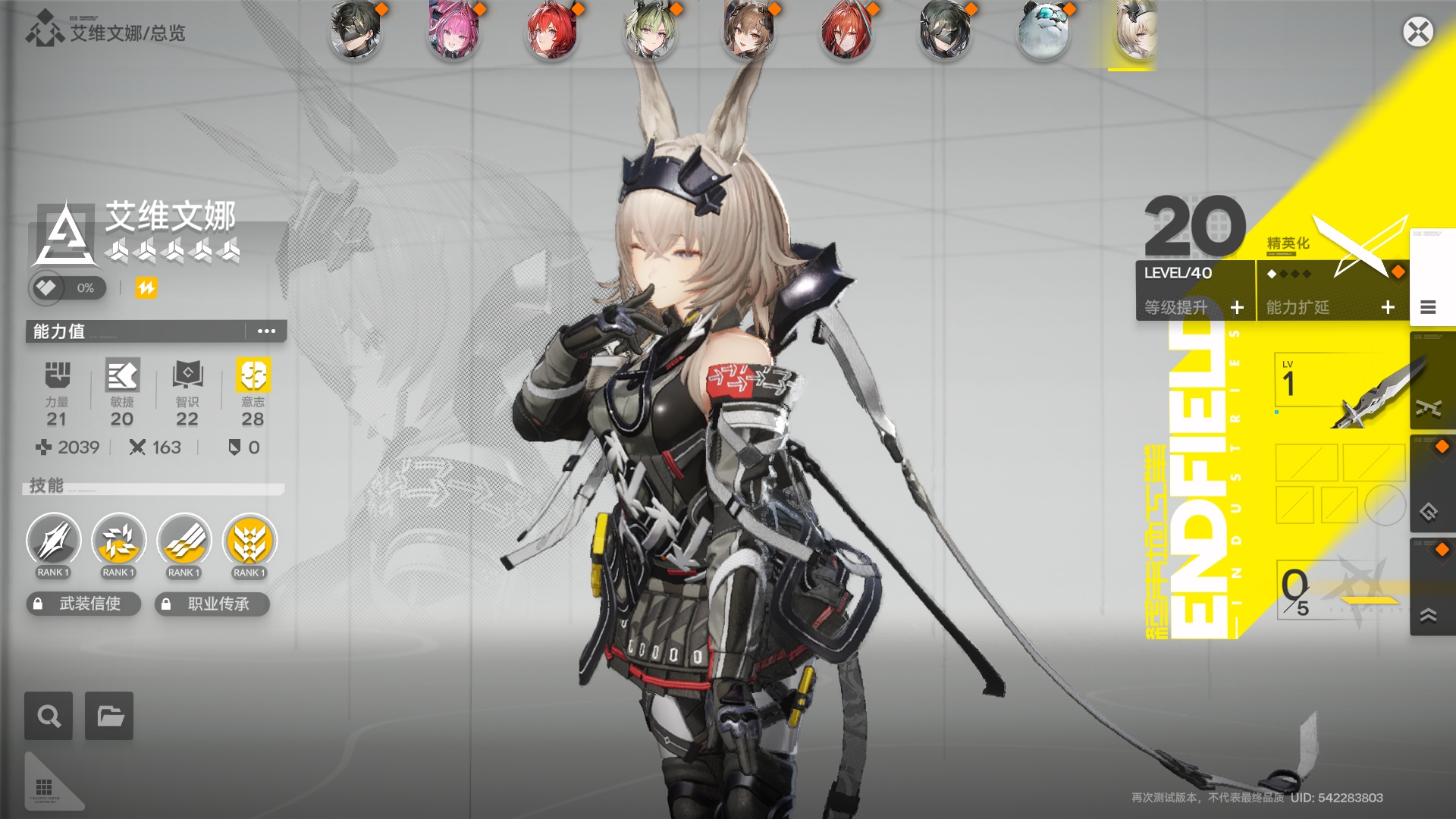Open the 能力值 panel overflow ellipsis menu

pos(265,331)
